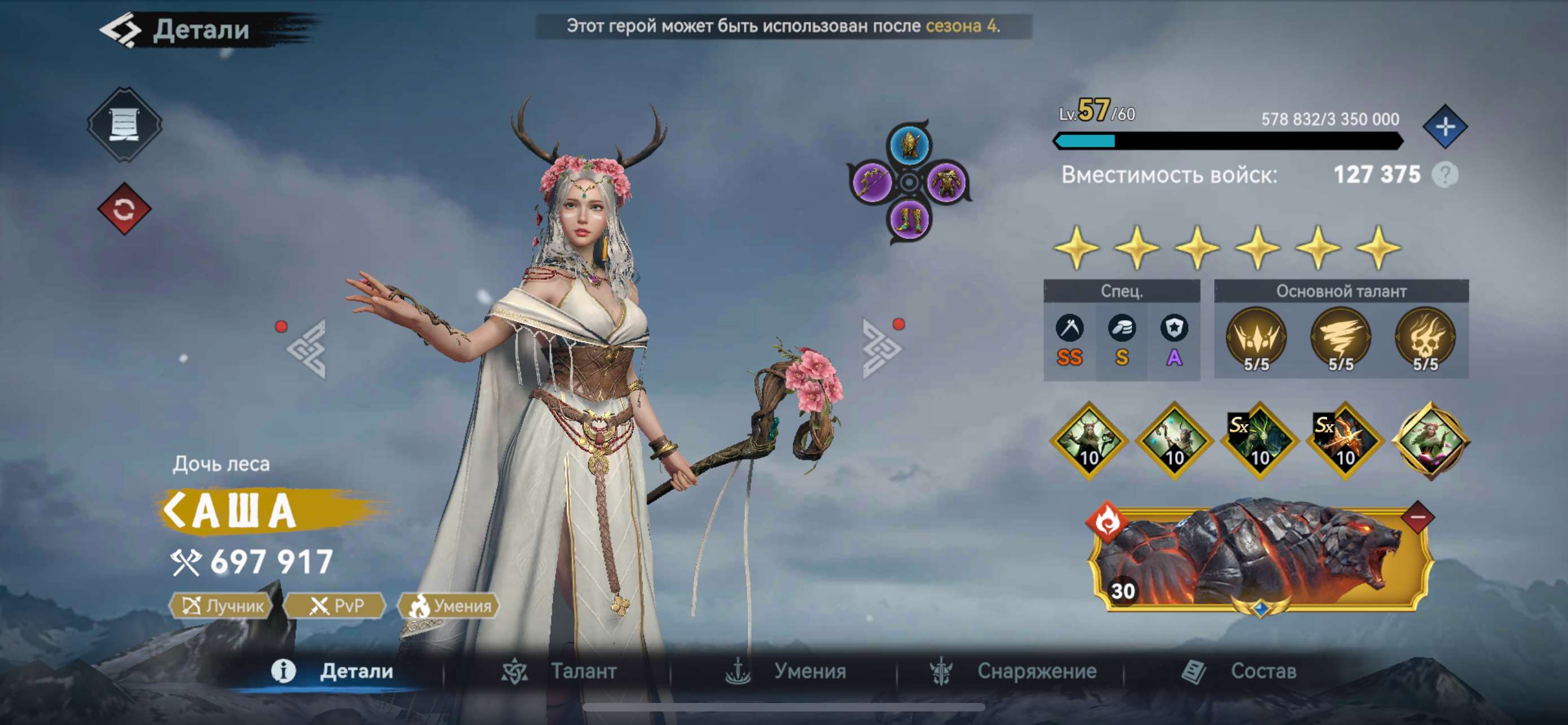The image size is (1568, 725).
Task: Show troop capacity help question mark
Action: point(1445,175)
